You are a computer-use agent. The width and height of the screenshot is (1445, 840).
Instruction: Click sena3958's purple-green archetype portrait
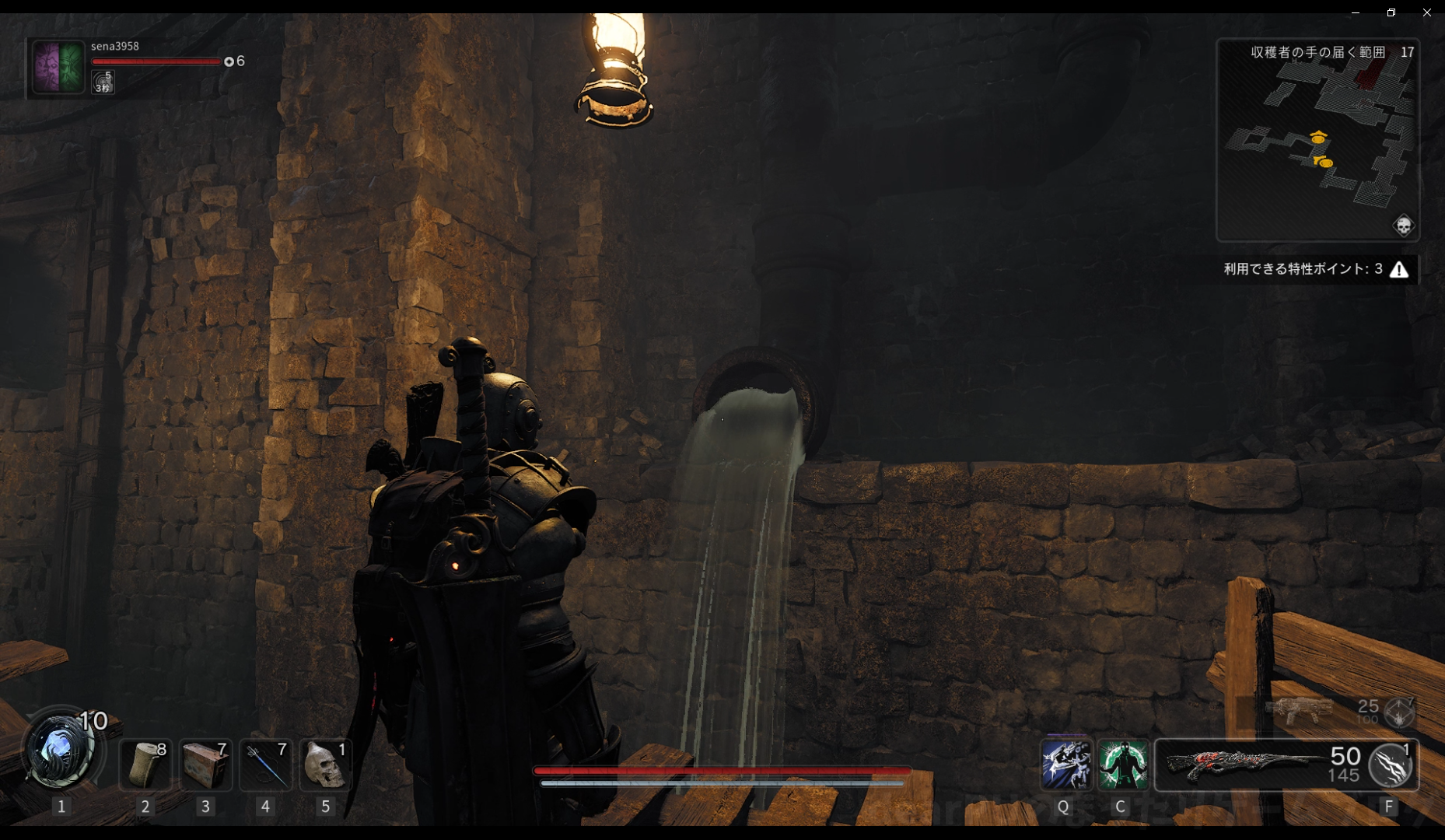point(58,68)
